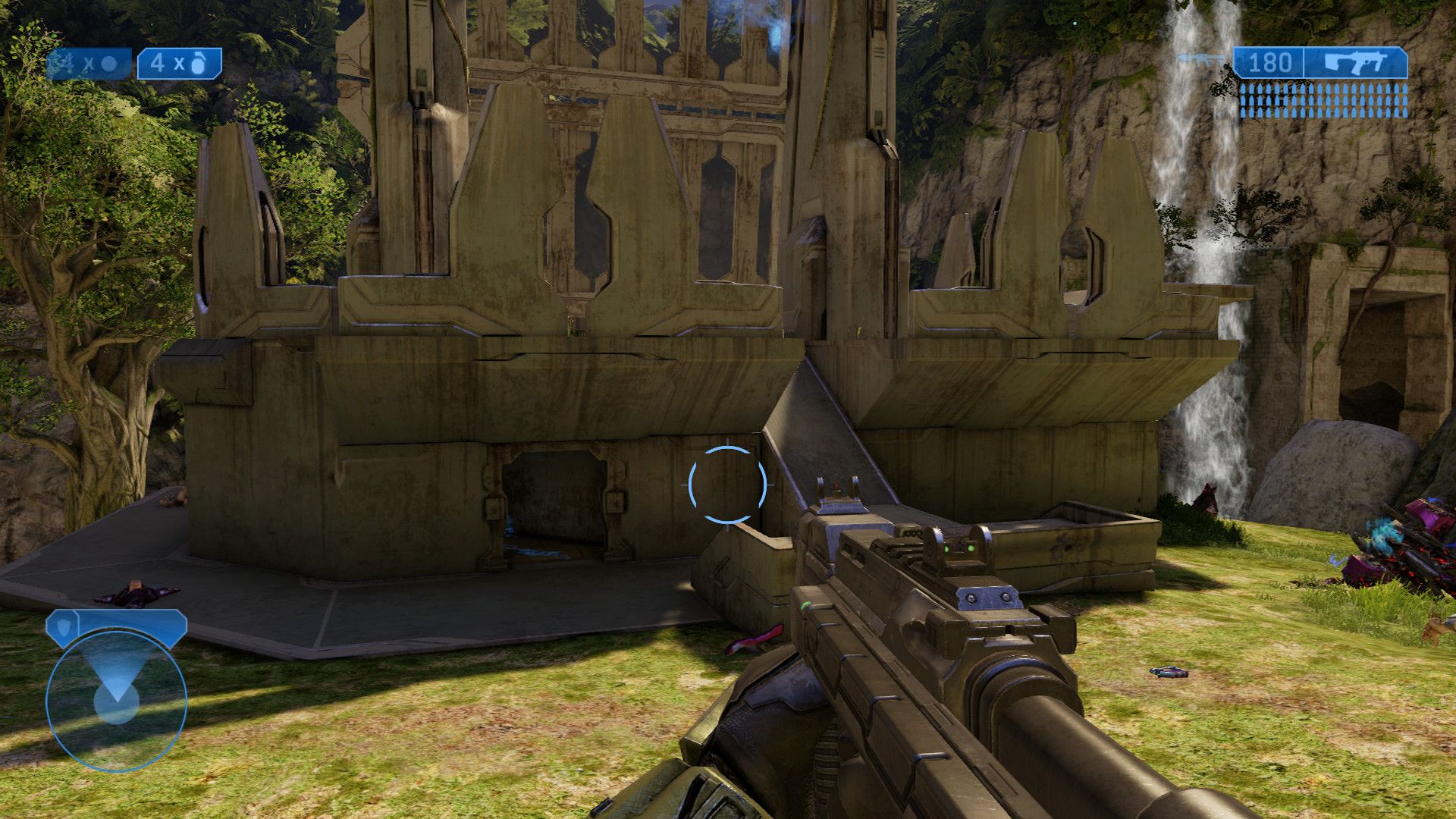The height and width of the screenshot is (819, 1456).
Task: Click the ammo count reading 180
Action: [x=1270, y=61]
